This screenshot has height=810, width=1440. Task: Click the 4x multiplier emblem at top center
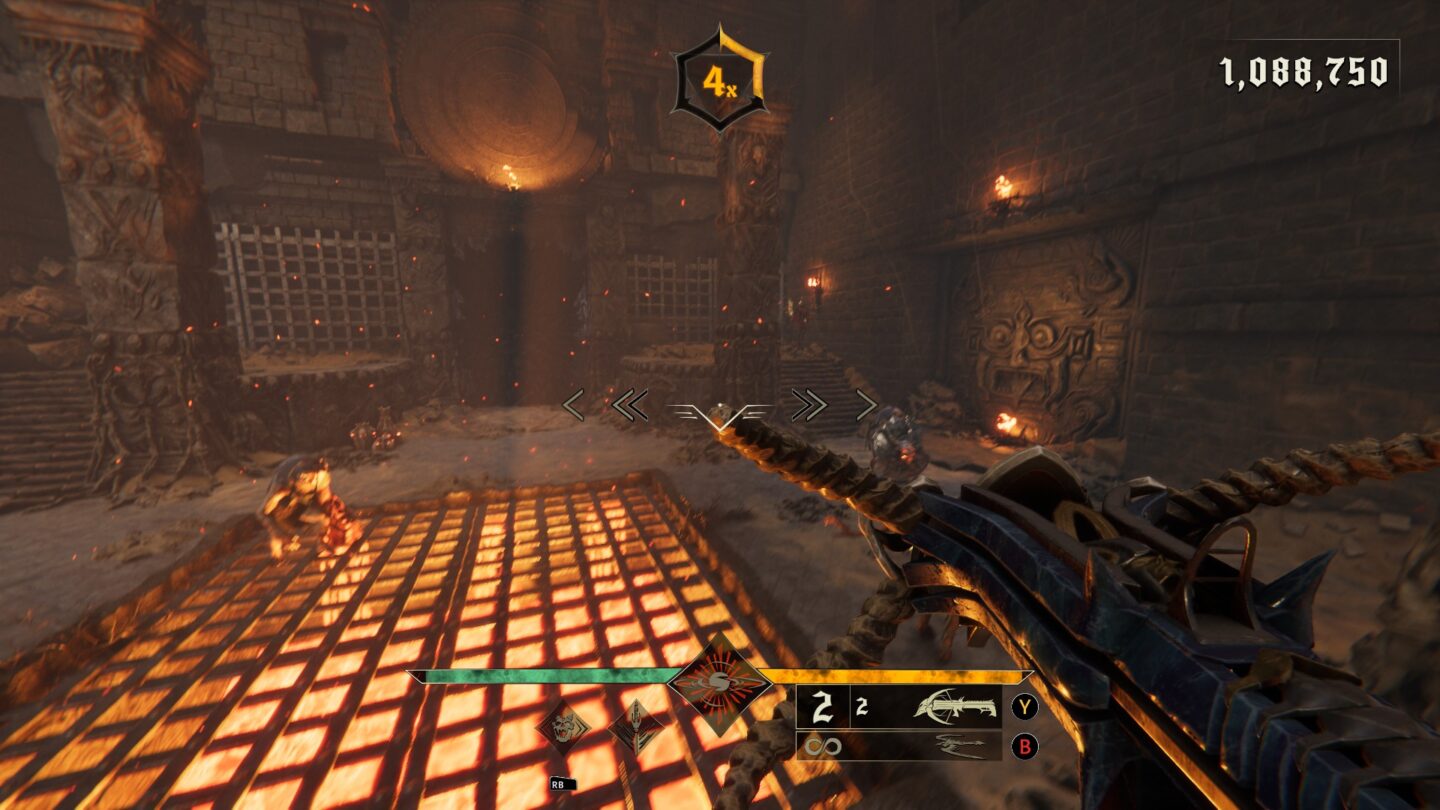coord(718,72)
